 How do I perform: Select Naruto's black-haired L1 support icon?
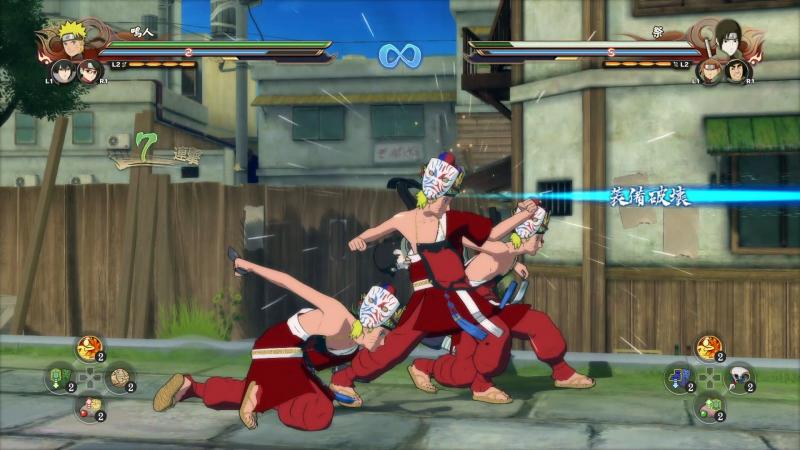64,71
